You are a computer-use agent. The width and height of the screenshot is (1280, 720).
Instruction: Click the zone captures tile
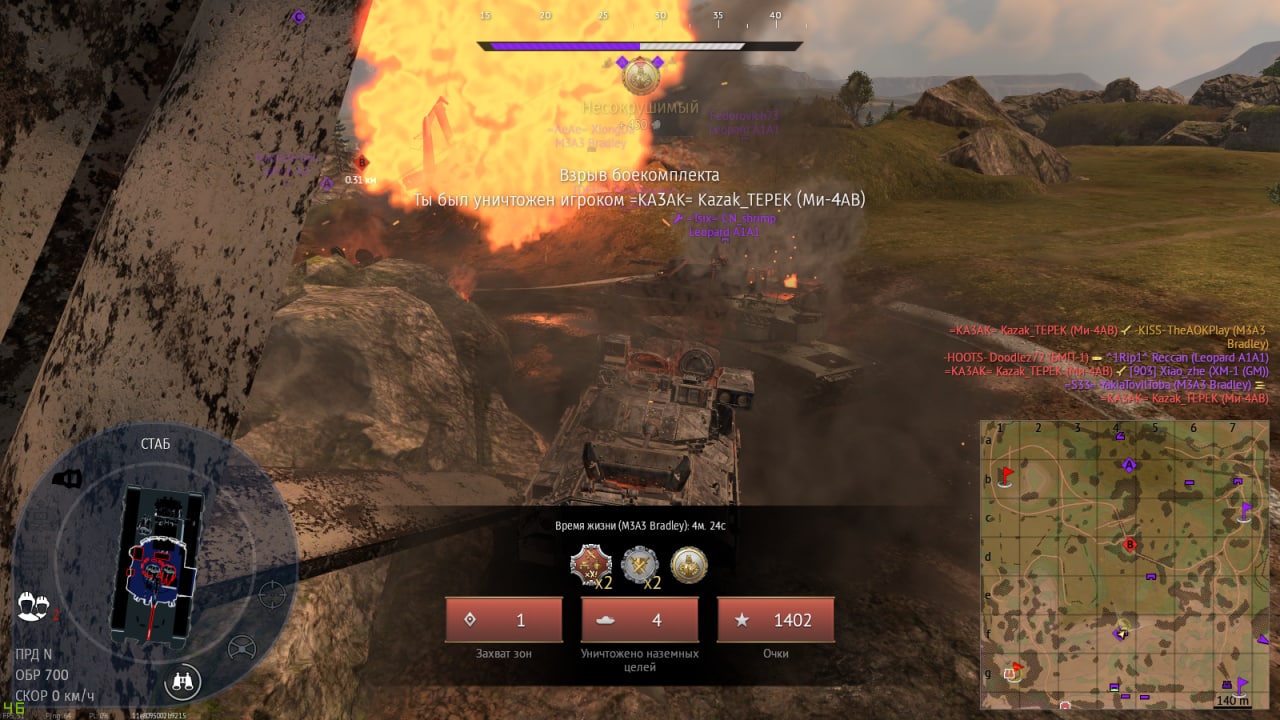point(504,620)
